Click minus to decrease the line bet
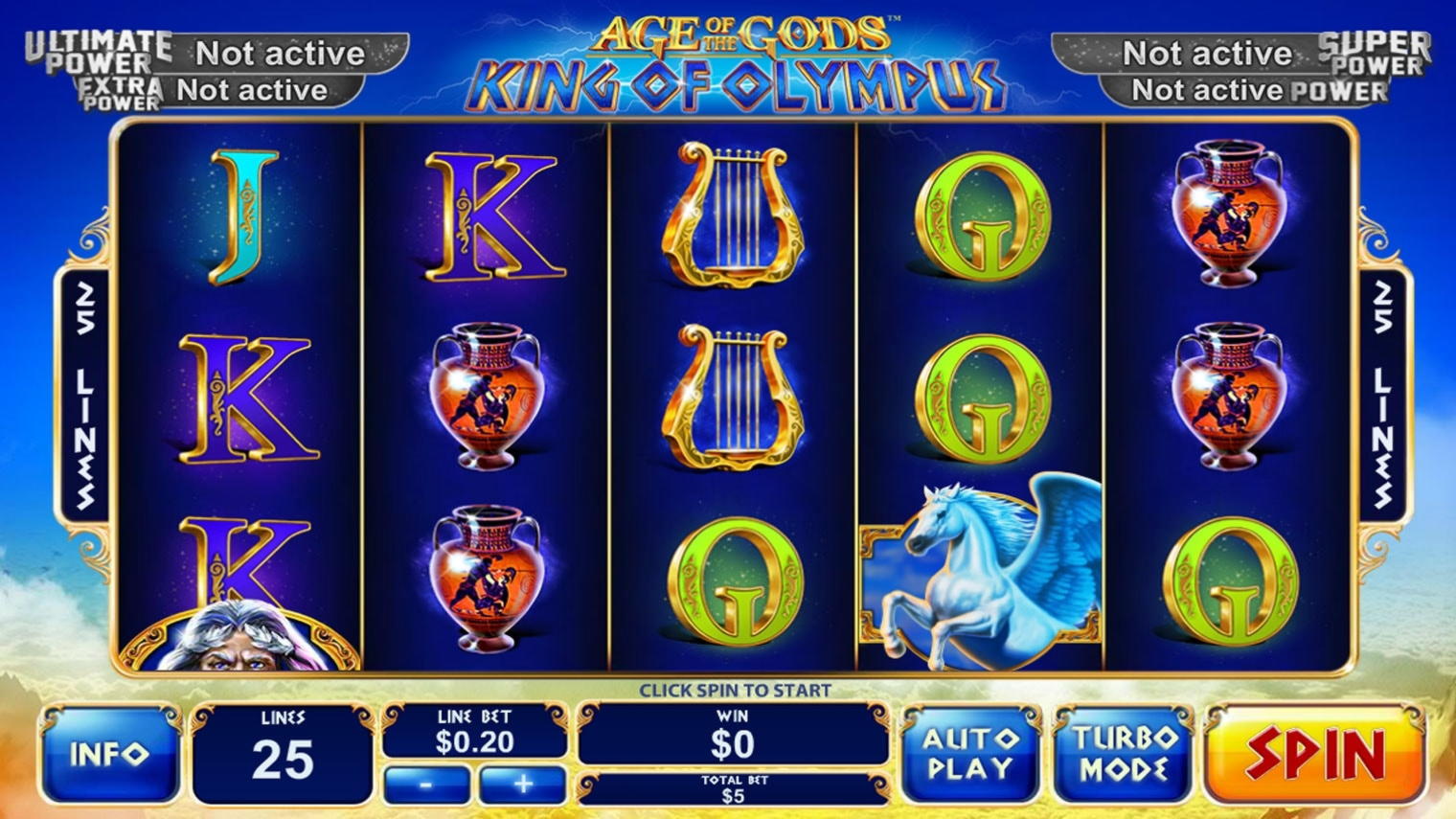This screenshot has height=819, width=1456. (425, 784)
